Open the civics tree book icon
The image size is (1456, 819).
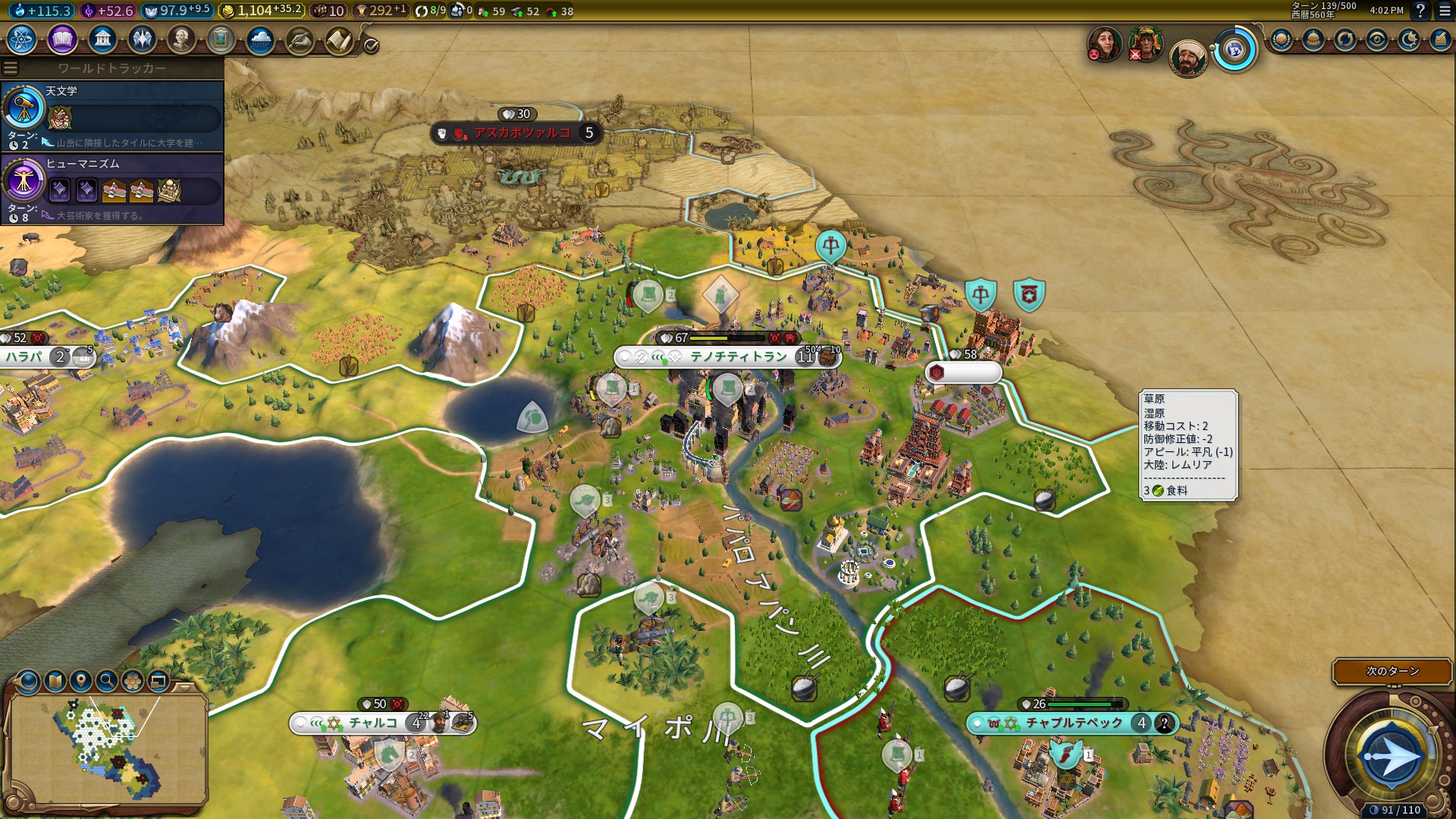pyautogui.click(x=62, y=39)
